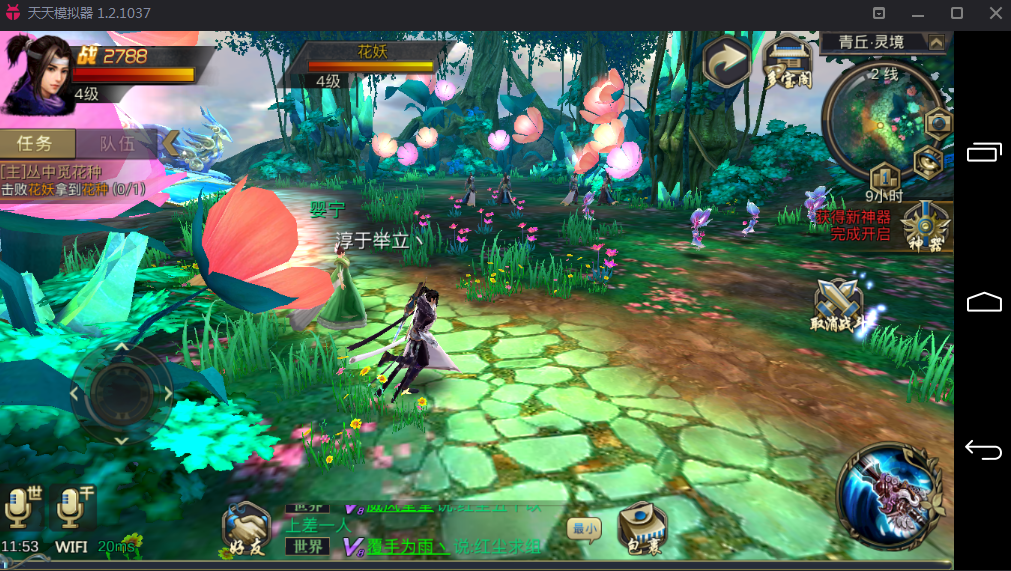Image resolution: width=1011 pixels, height=571 pixels.
Task: Click the hexagonal curved arrow icon
Action: pos(727,62)
